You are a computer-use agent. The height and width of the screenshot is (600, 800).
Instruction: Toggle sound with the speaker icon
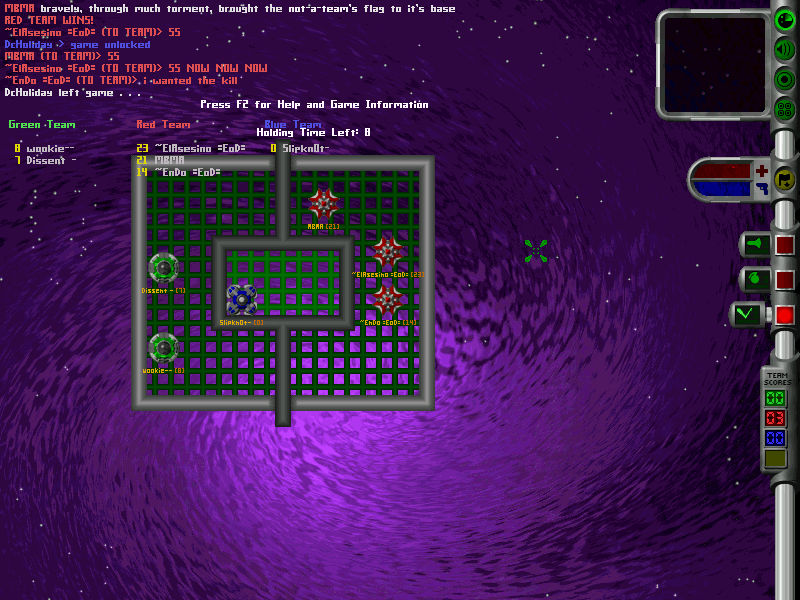(785, 49)
